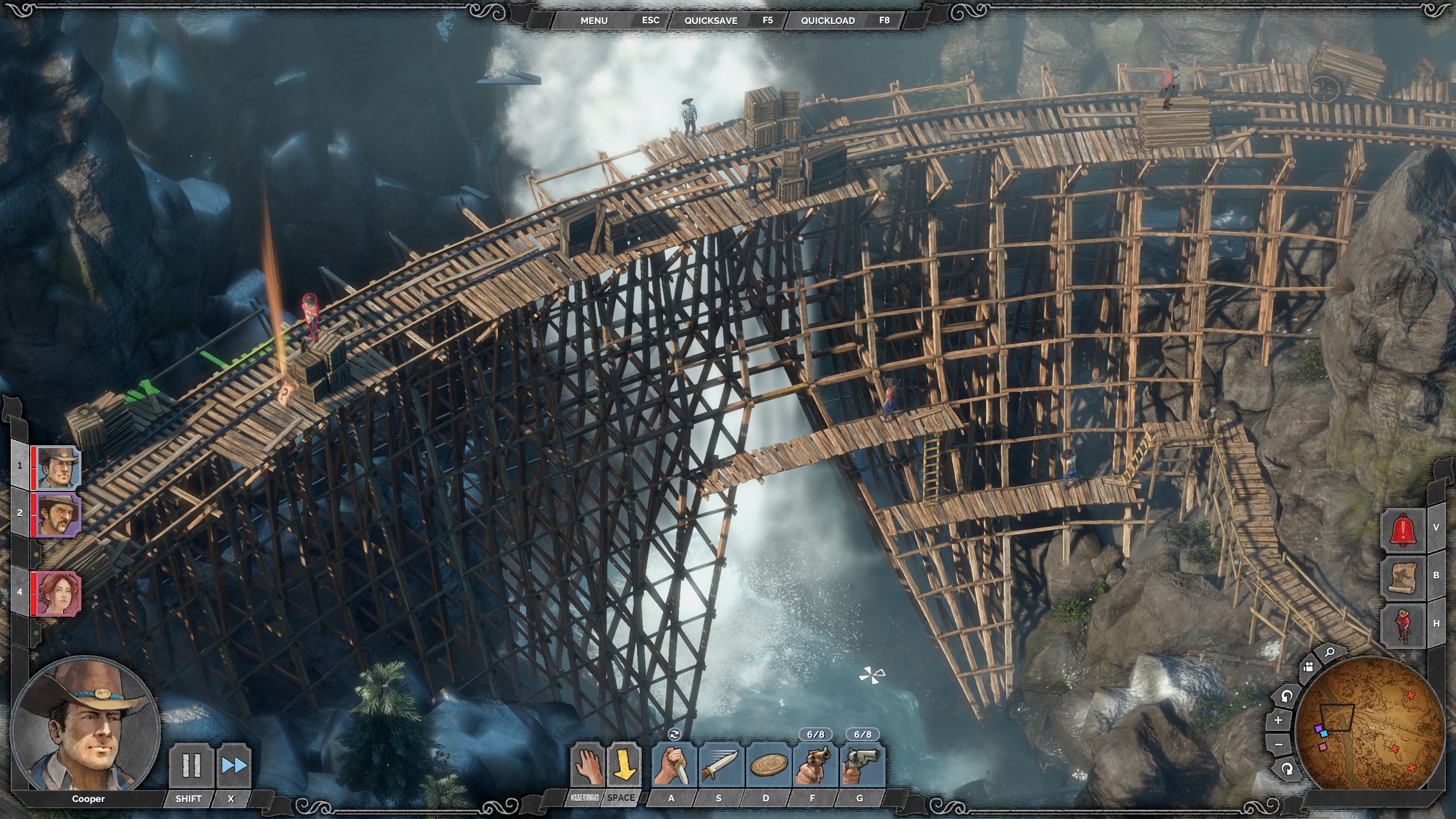Select the red-haired woman portrait numbered 4
The image size is (1456, 819).
pyautogui.click(x=56, y=593)
